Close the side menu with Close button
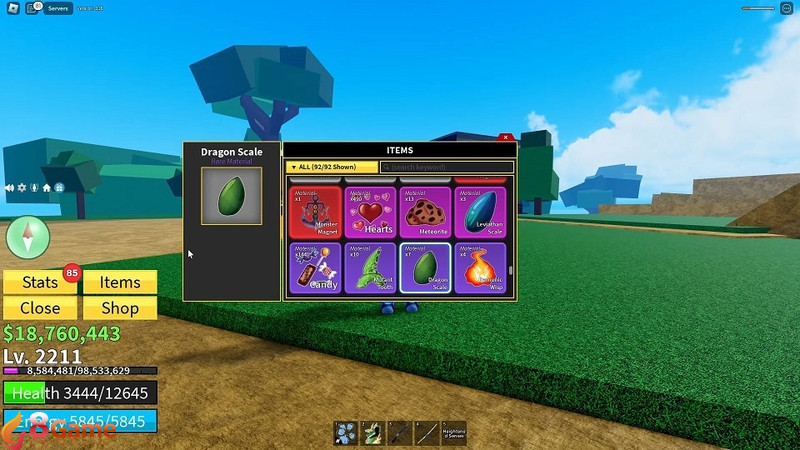 [x=40, y=308]
